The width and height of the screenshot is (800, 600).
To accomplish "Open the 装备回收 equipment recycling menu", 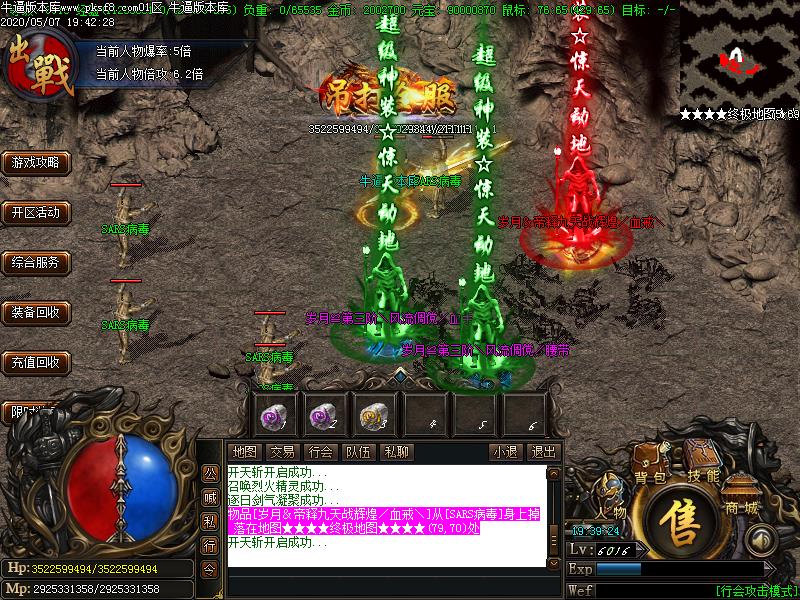I will pyautogui.click(x=36, y=313).
